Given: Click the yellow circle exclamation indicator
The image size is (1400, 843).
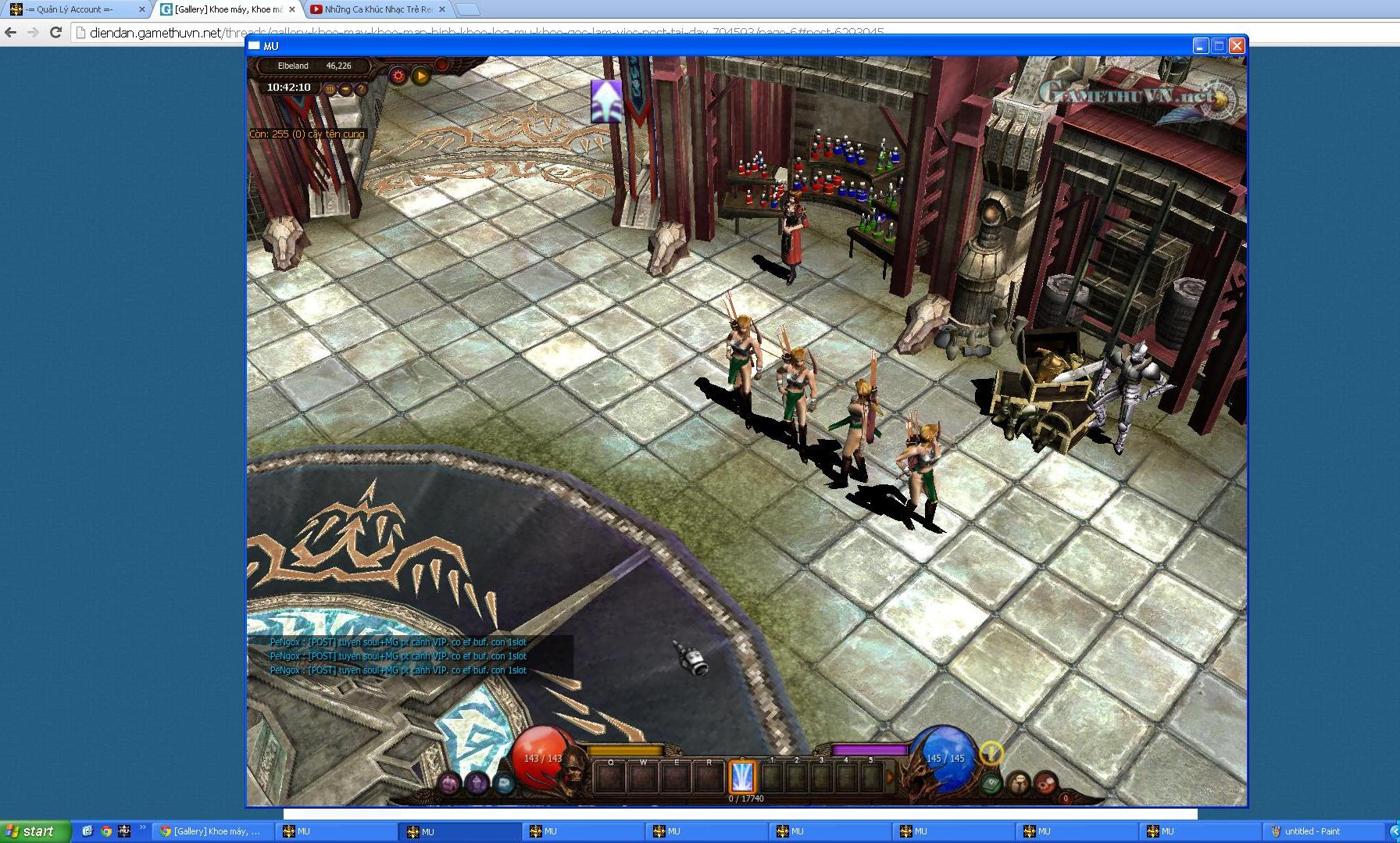Looking at the screenshot, I should (x=991, y=753).
